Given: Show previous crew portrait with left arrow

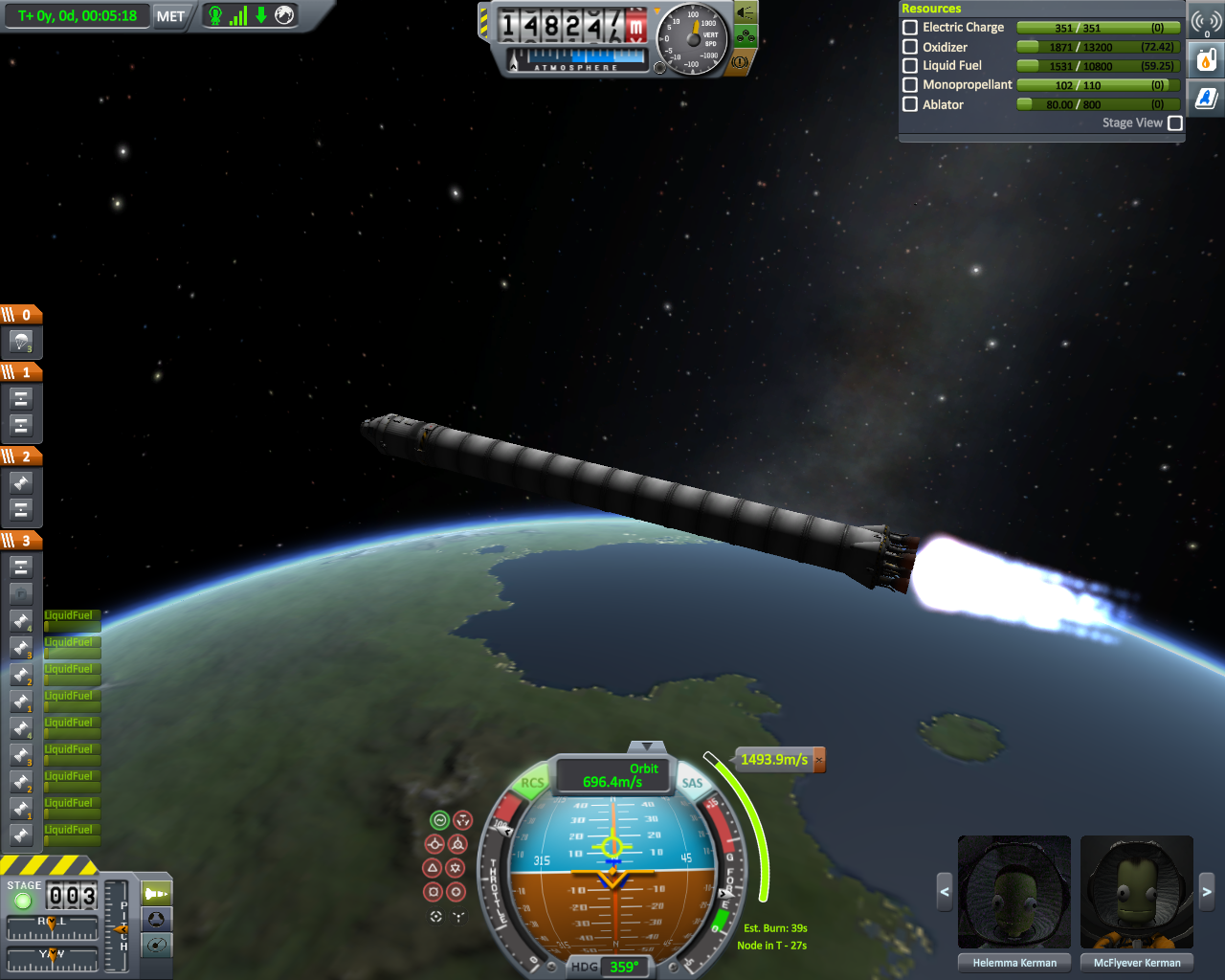Looking at the screenshot, I should point(945,892).
